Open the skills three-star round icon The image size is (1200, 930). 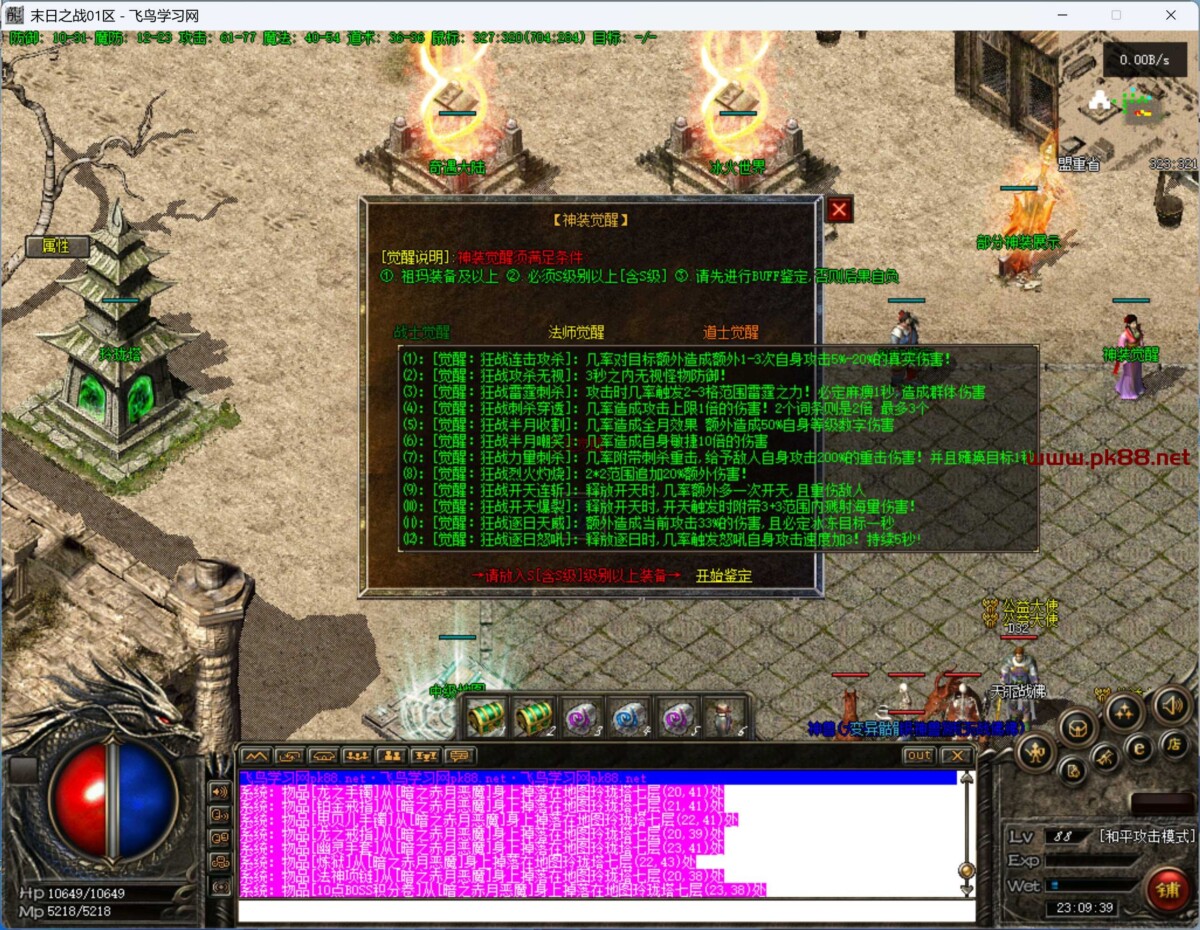pyautogui.click(x=1124, y=712)
